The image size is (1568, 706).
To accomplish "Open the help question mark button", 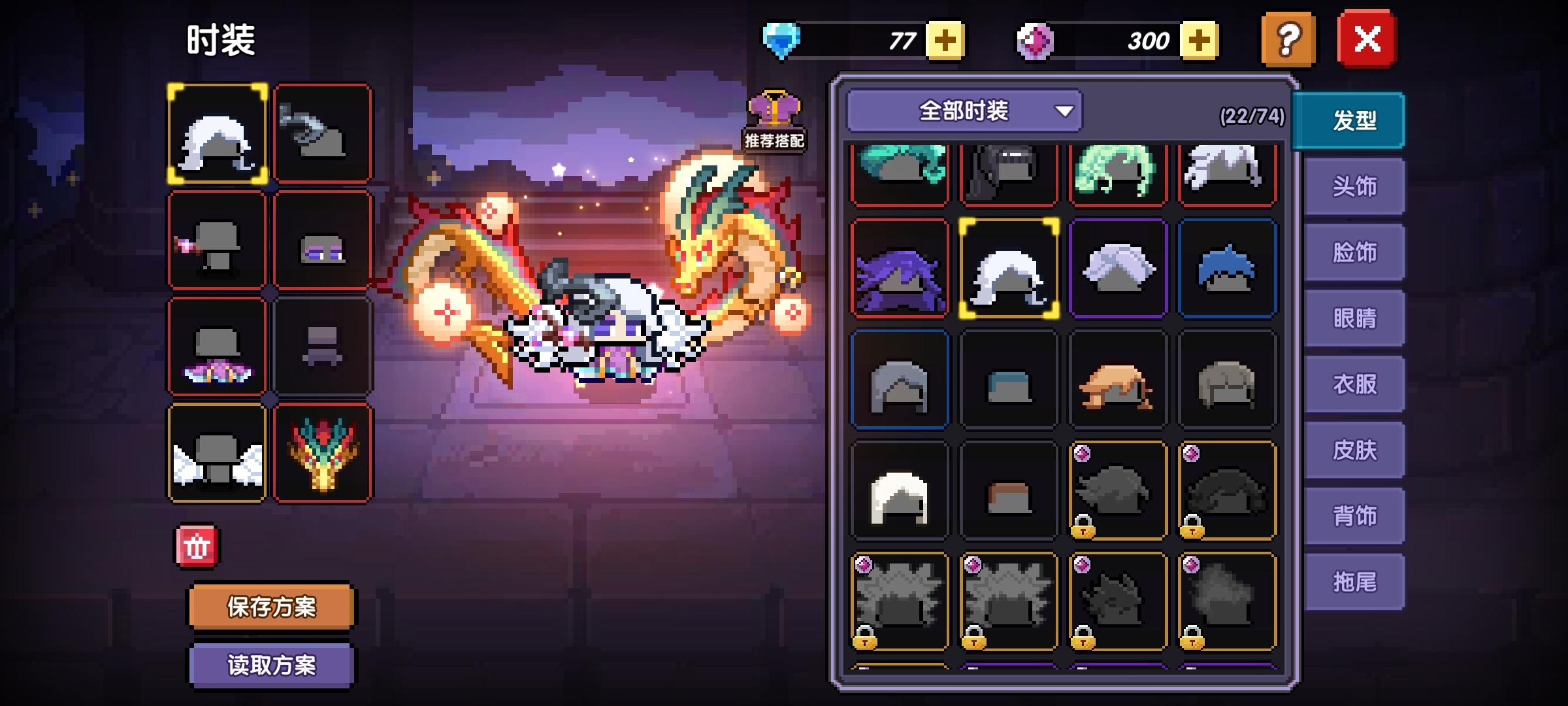I will [1288, 41].
